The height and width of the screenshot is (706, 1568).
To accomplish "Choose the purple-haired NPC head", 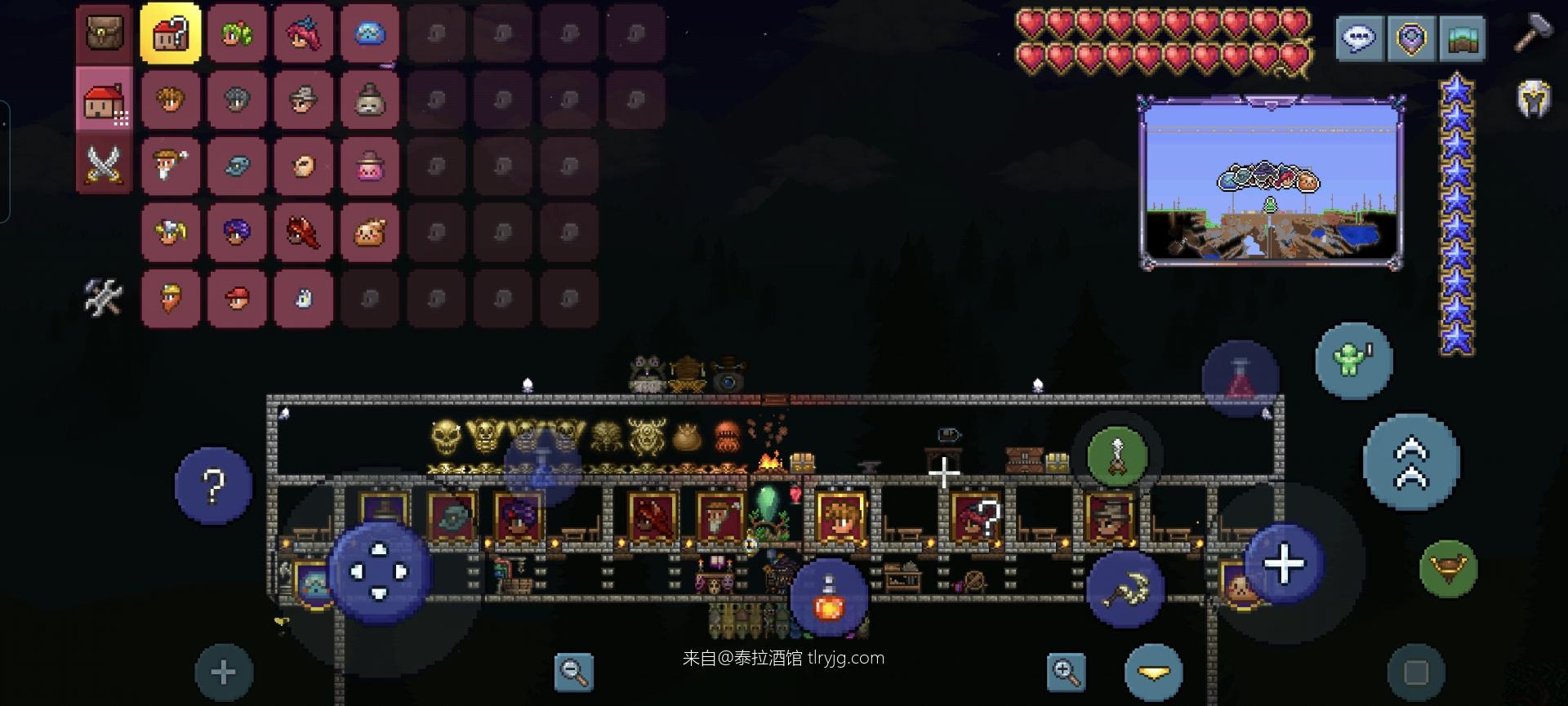I will (237, 233).
